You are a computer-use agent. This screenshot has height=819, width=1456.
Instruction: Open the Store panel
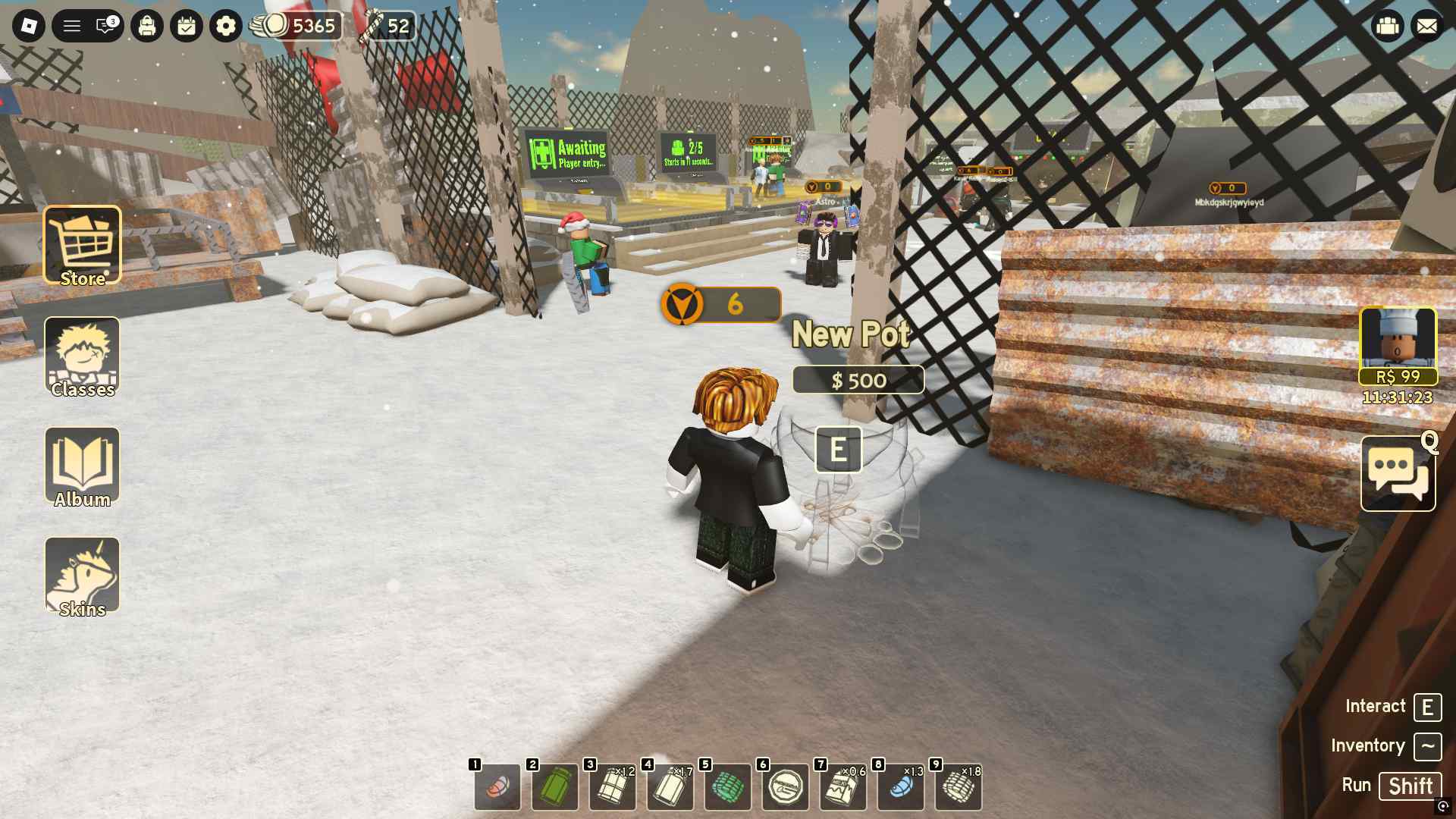[82, 244]
